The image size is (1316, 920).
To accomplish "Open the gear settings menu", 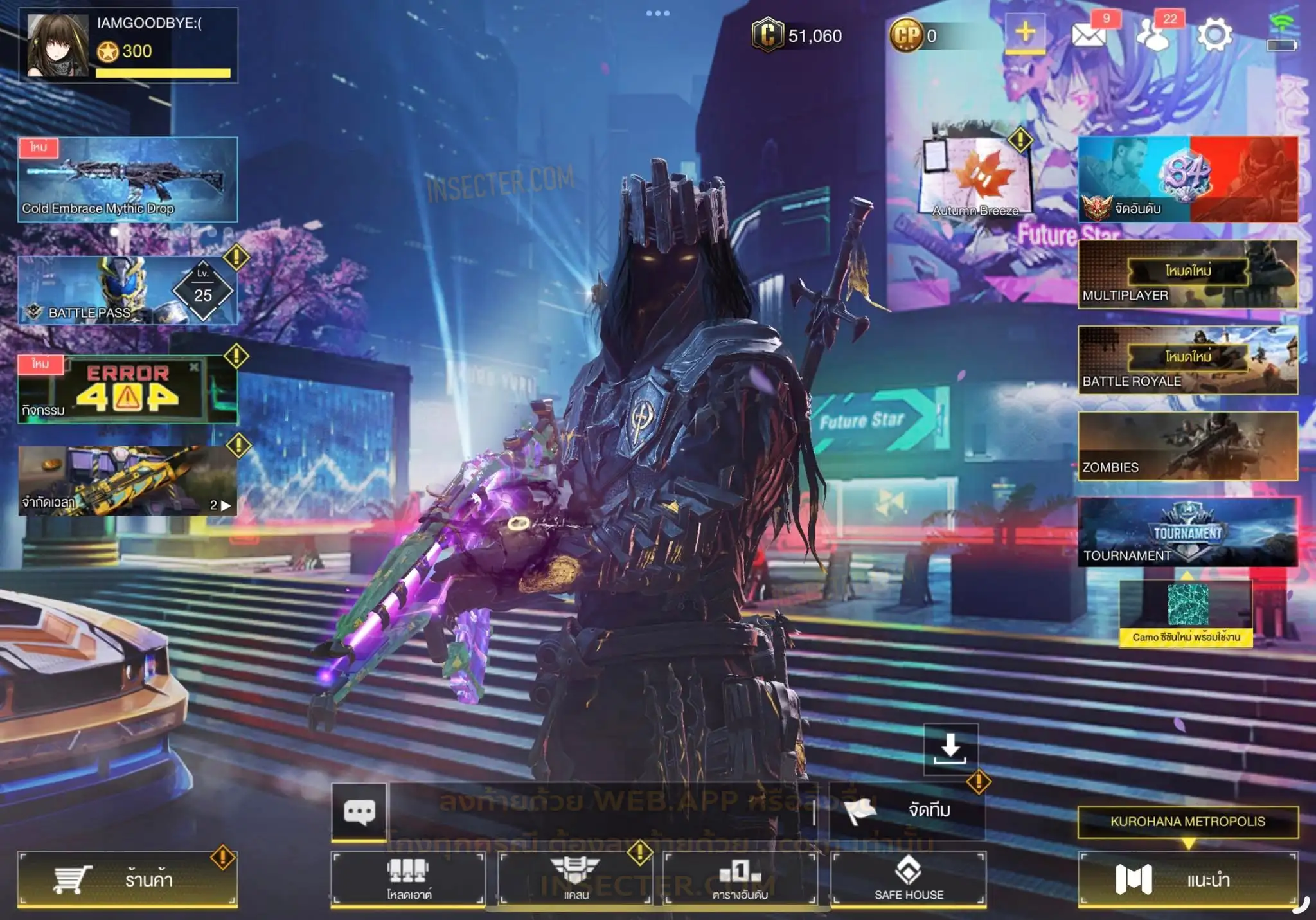I will 1214,35.
